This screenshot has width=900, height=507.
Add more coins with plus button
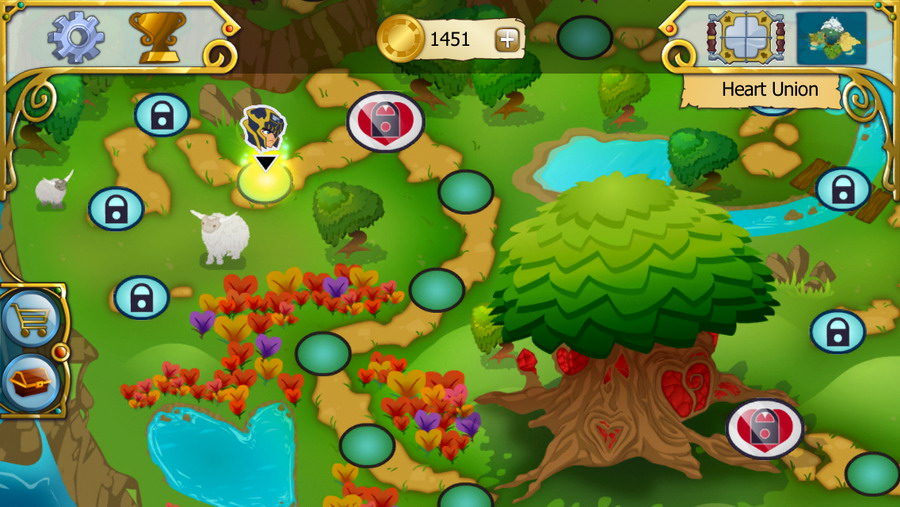[508, 40]
